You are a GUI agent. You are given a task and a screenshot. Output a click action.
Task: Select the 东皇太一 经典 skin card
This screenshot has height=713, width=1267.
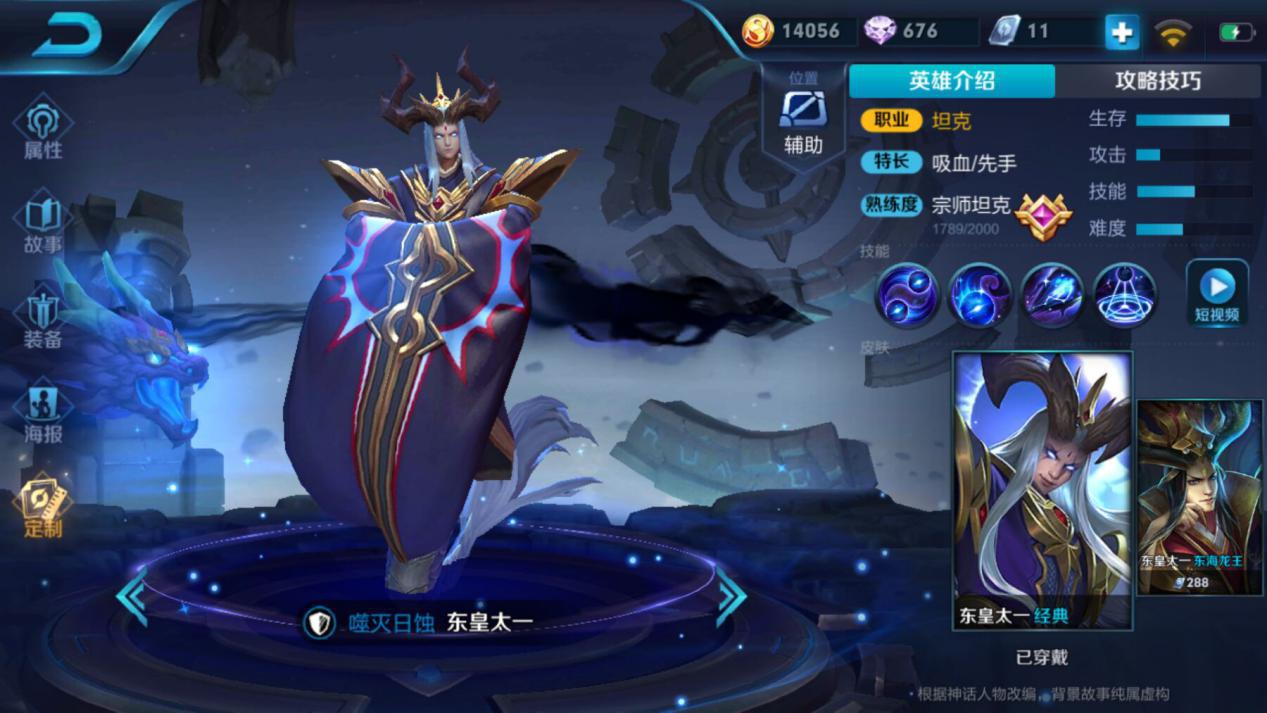coord(1042,490)
